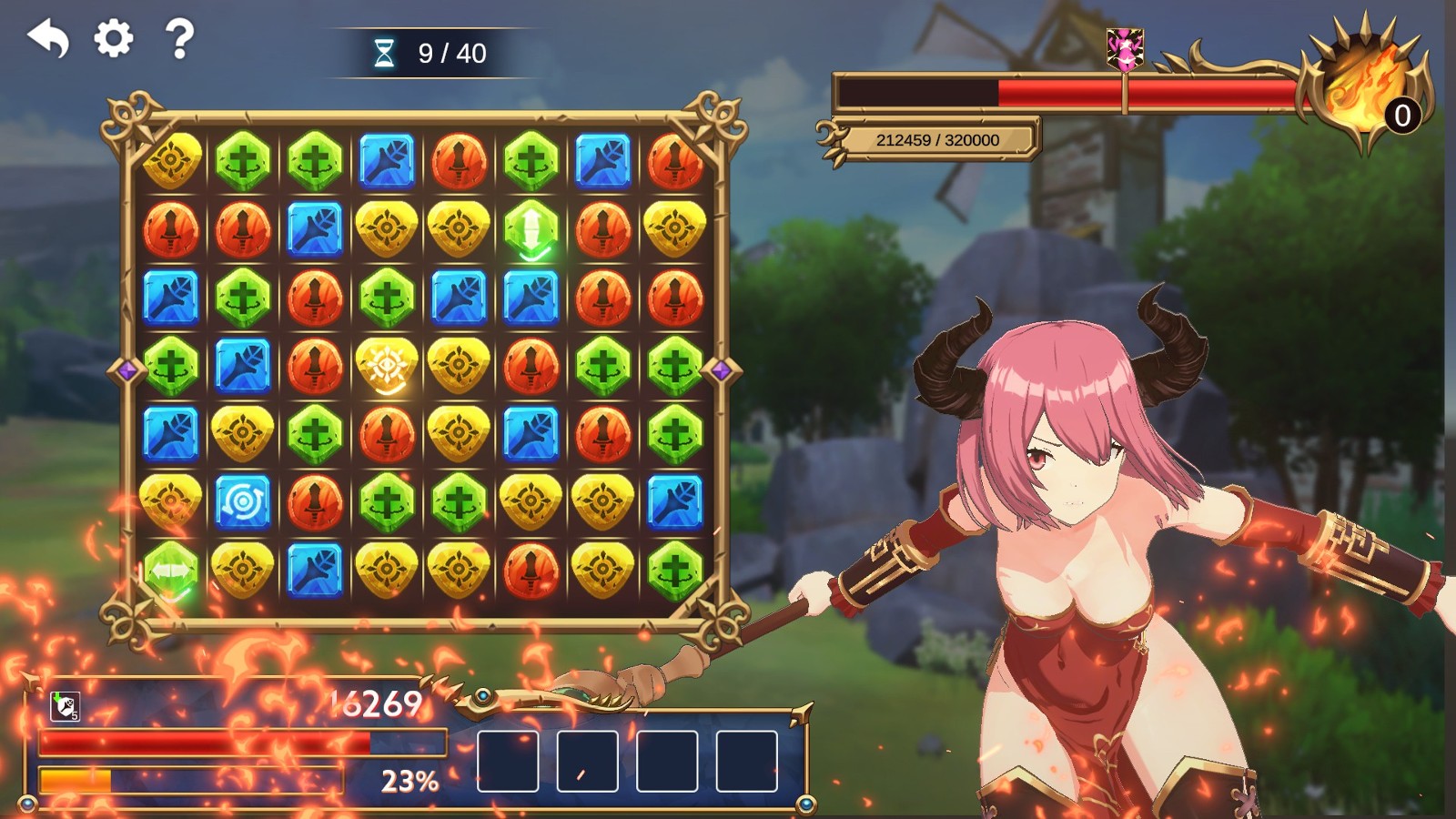1456x819 pixels.
Task: Select the green horizontal arrow gem
Action: pyautogui.click(x=171, y=571)
